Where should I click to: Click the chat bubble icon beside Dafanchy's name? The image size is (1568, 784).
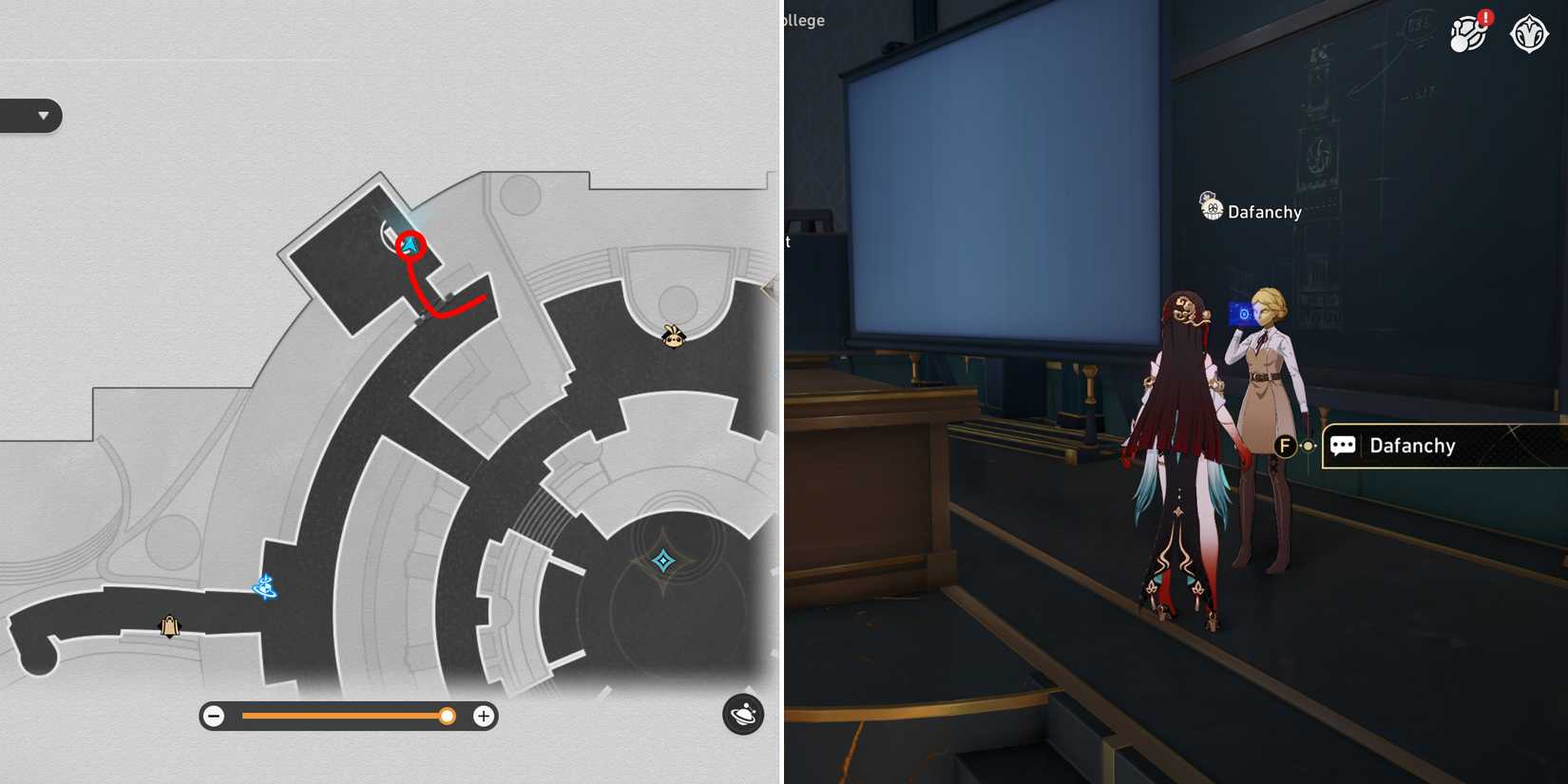tap(1343, 446)
